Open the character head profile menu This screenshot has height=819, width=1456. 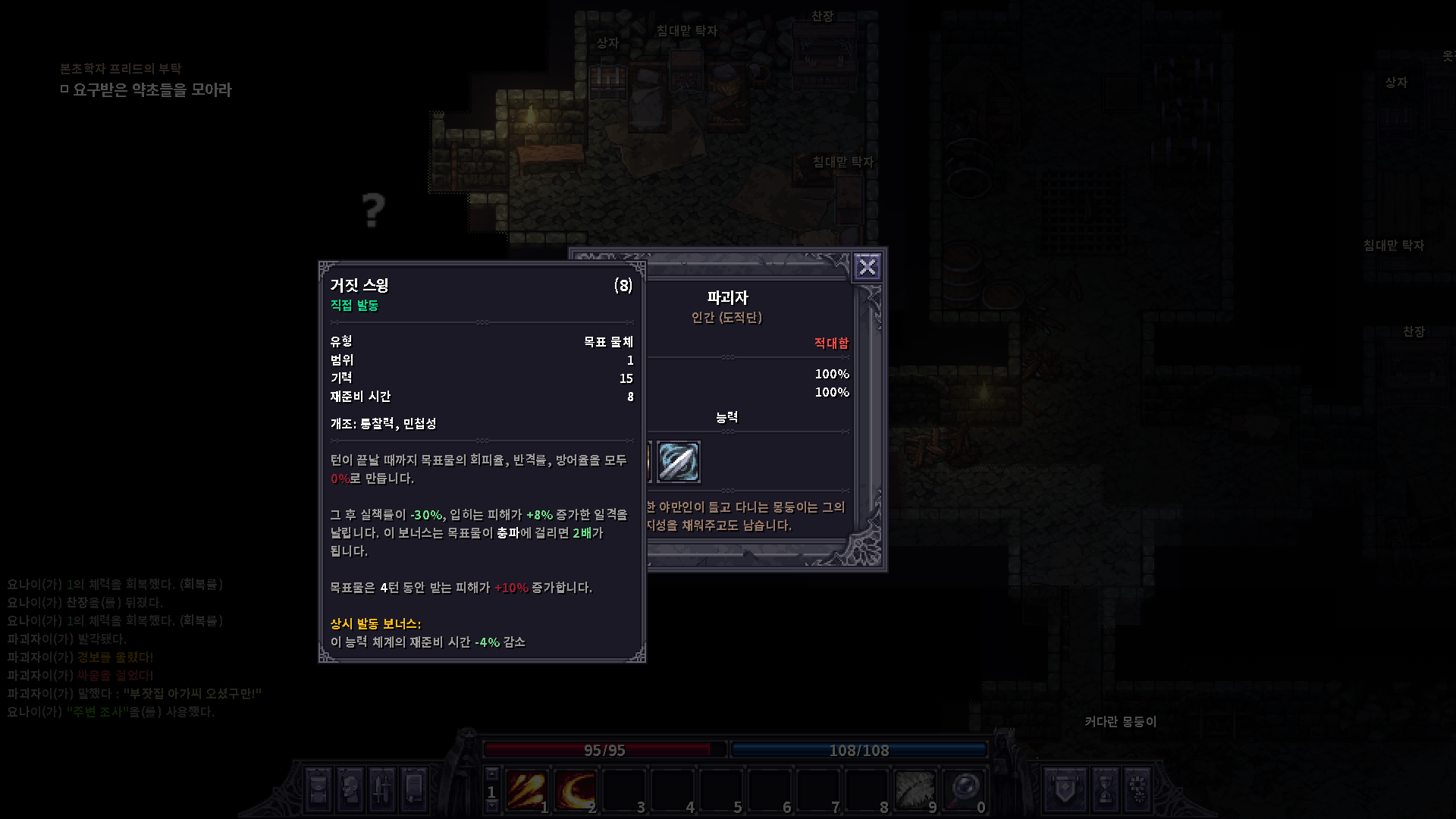pyautogui.click(x=350, y=789)
